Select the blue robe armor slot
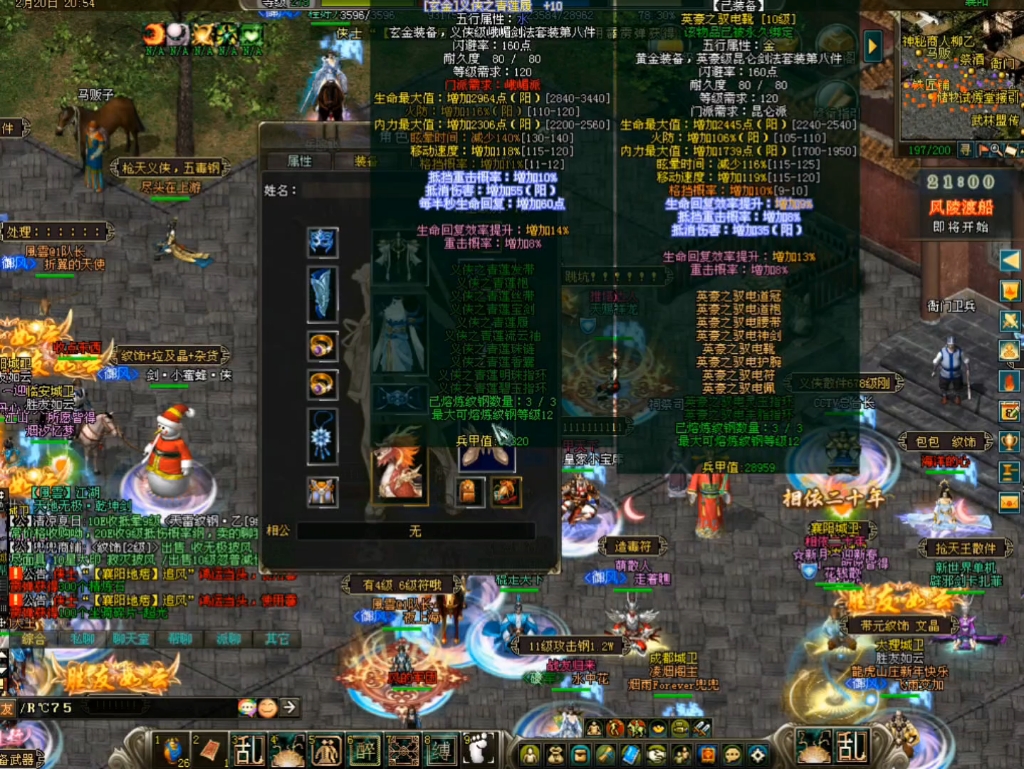Screen dimensions: 1024x769 [x=399, y=335]
